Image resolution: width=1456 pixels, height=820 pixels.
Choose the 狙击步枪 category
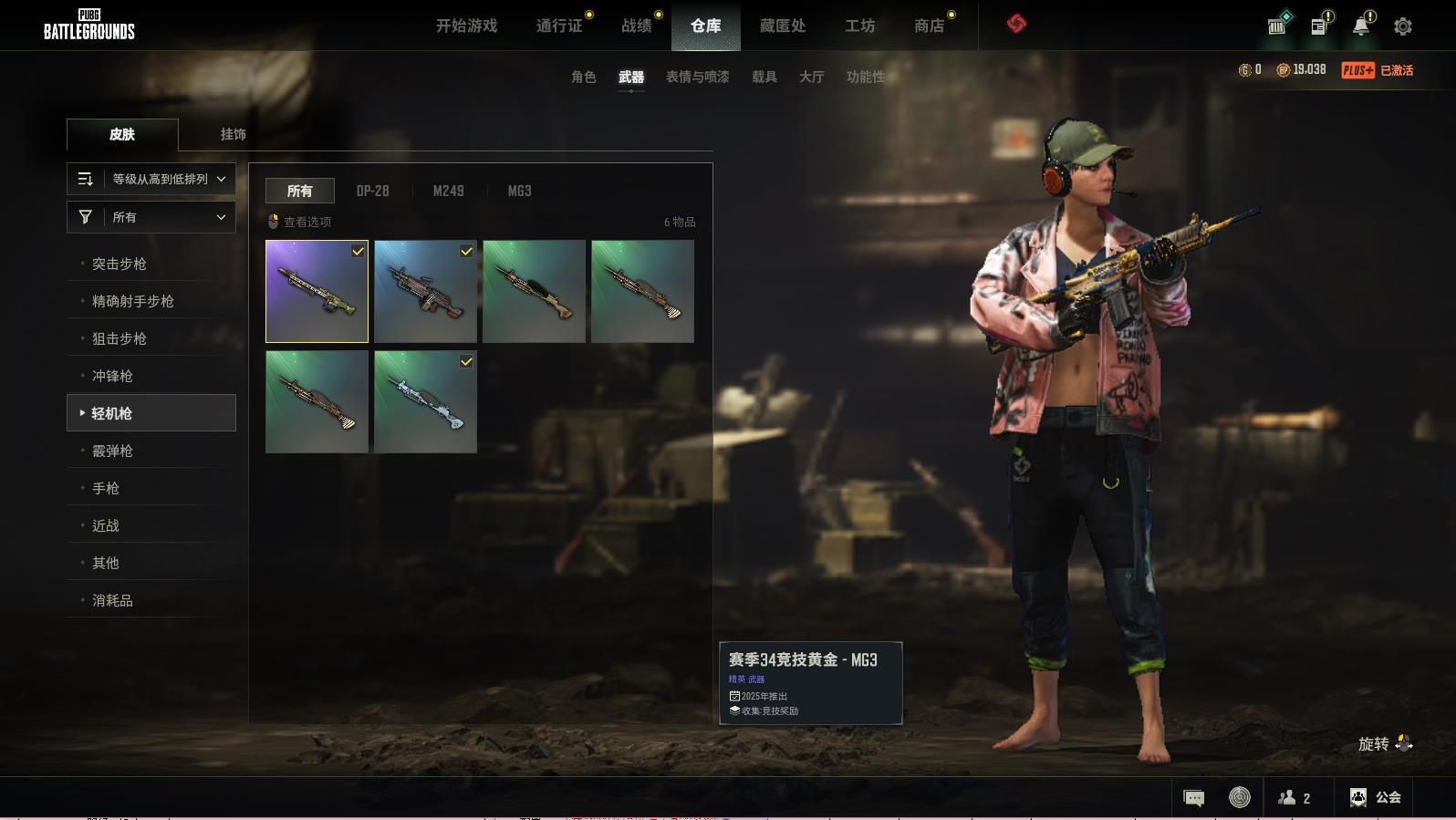[x=120, y=338]
